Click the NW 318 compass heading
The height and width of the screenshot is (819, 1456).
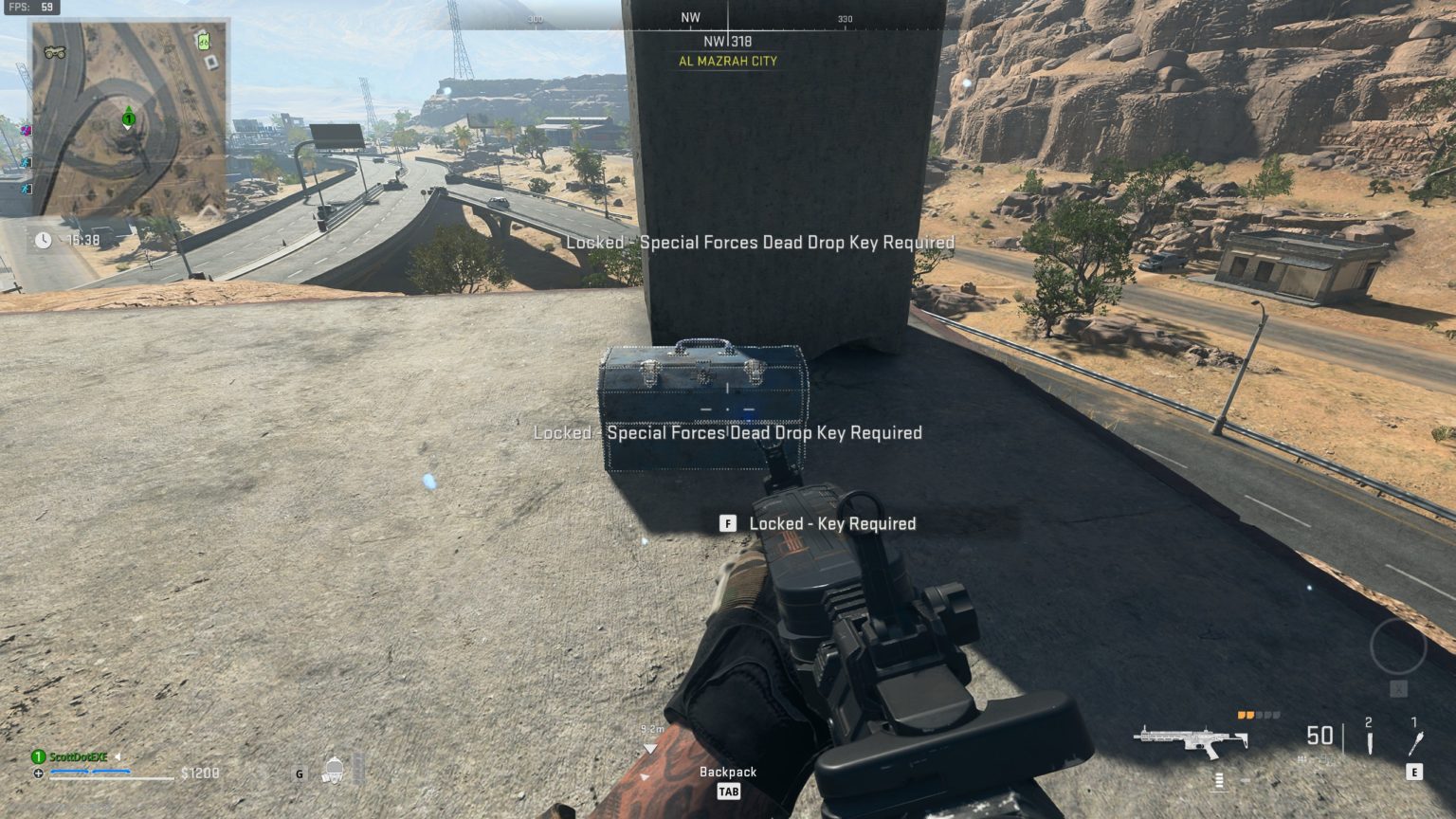(x=727, y=40)
